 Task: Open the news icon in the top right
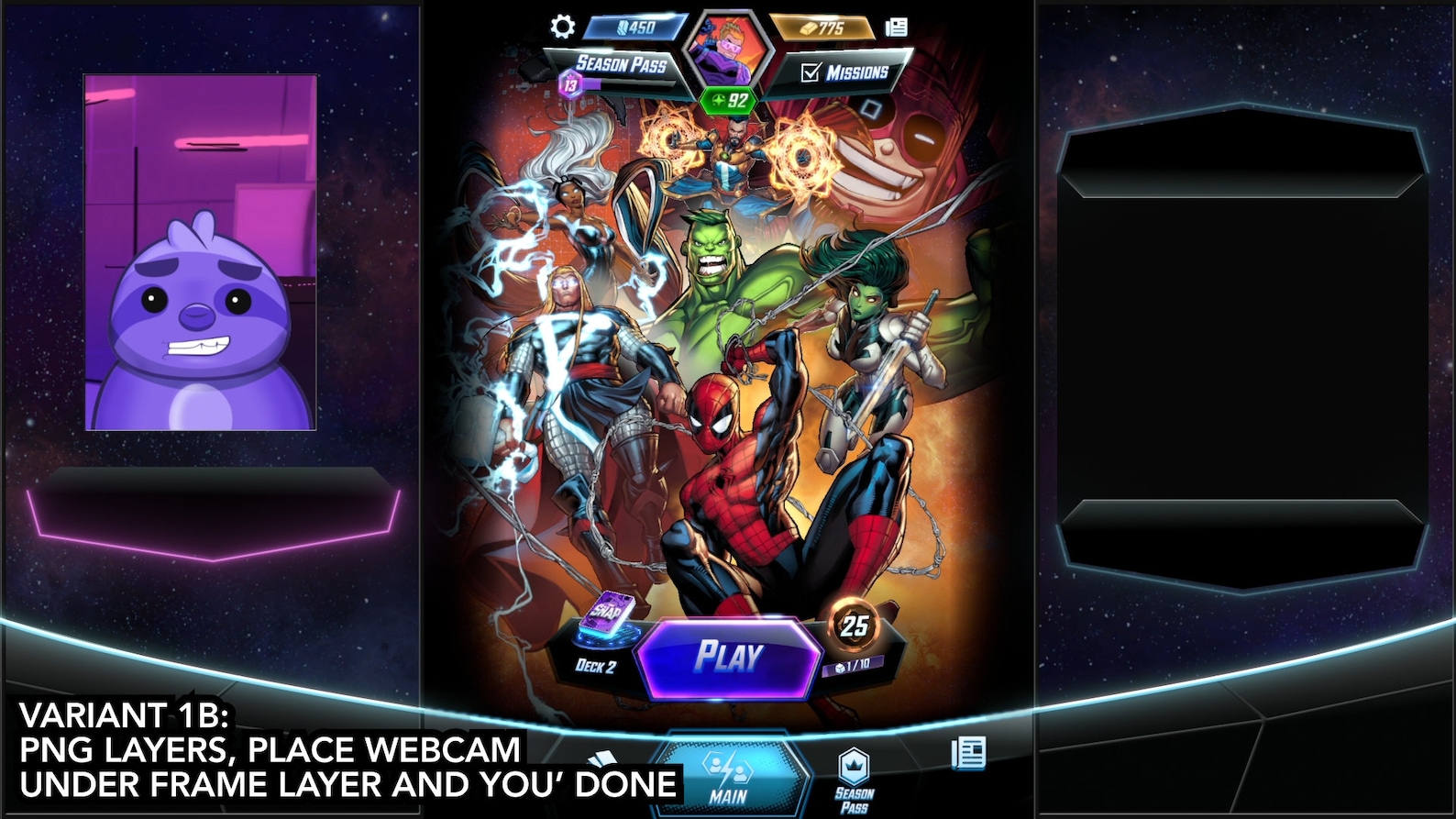click(x=895, y=27)
